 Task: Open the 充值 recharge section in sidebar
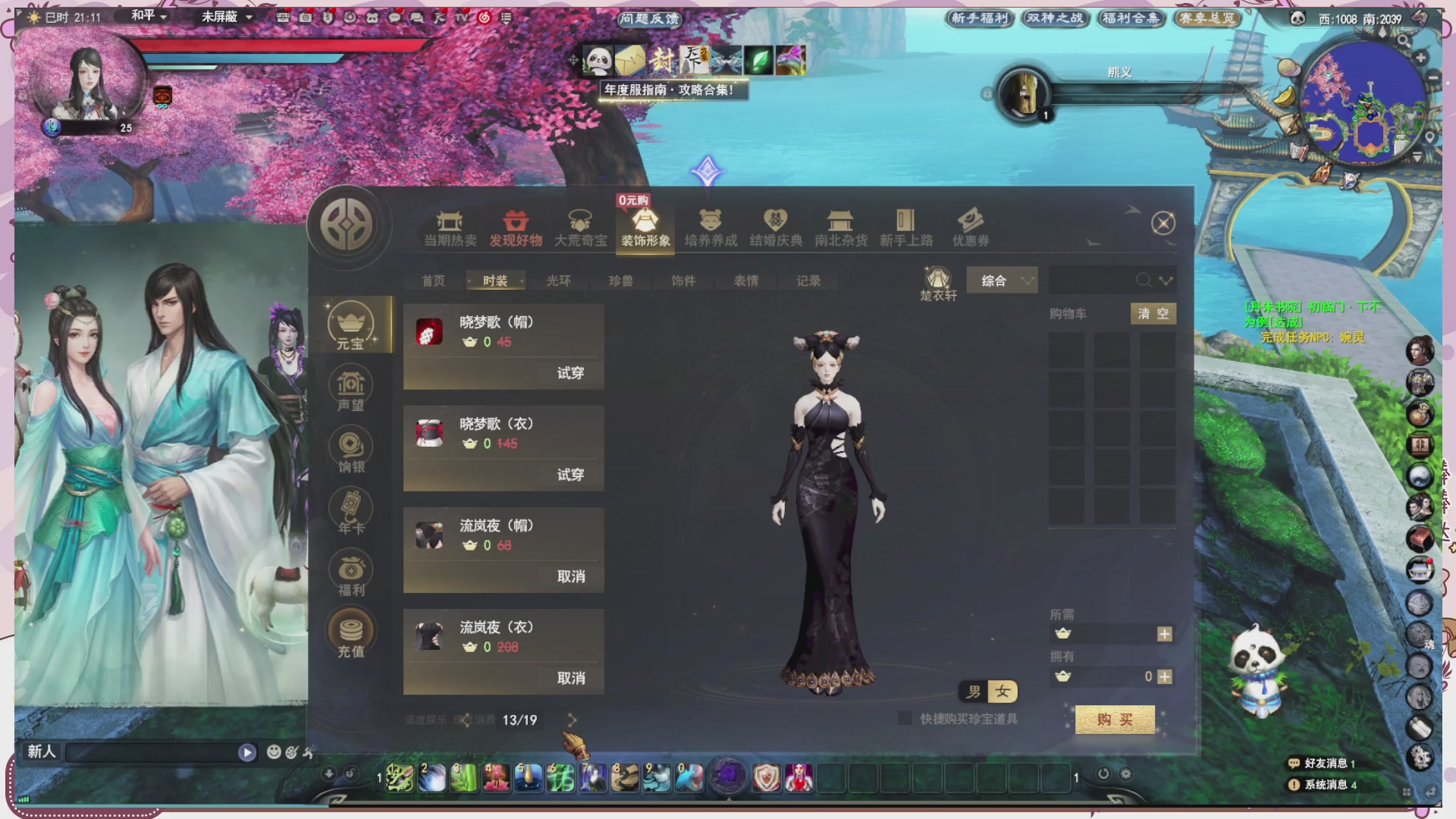(350, 631)
